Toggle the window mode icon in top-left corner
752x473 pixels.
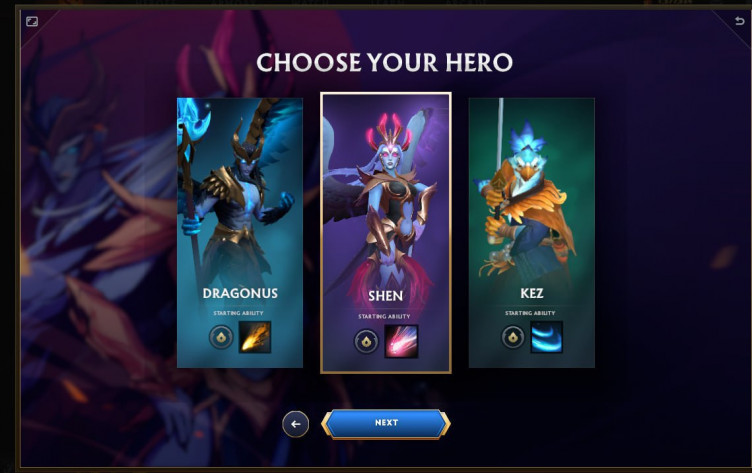(x=32, y=20)
